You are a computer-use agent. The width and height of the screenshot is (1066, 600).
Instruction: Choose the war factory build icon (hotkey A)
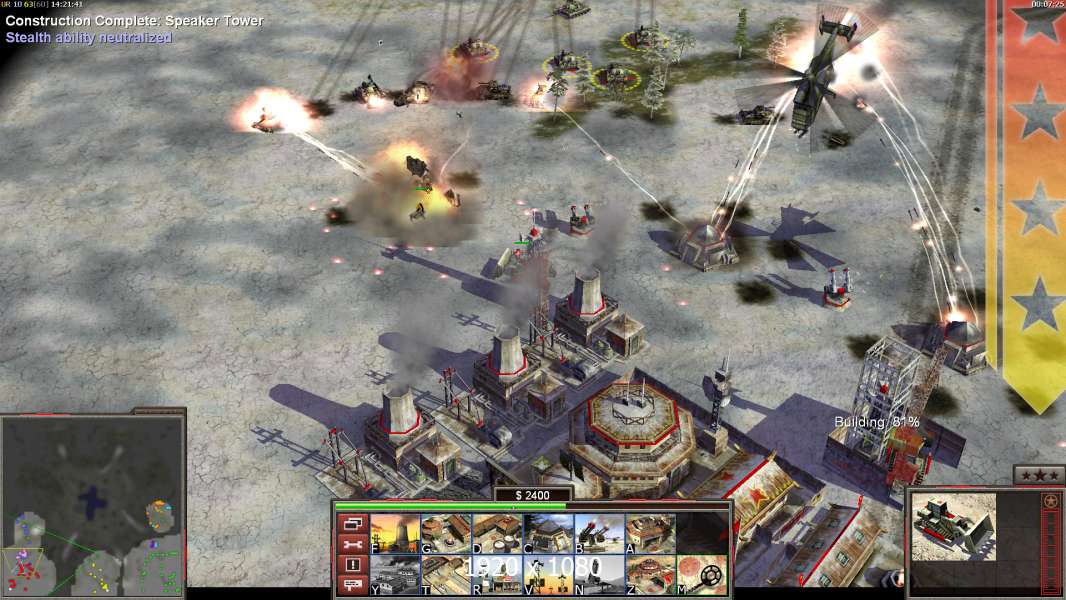point(650,534)
